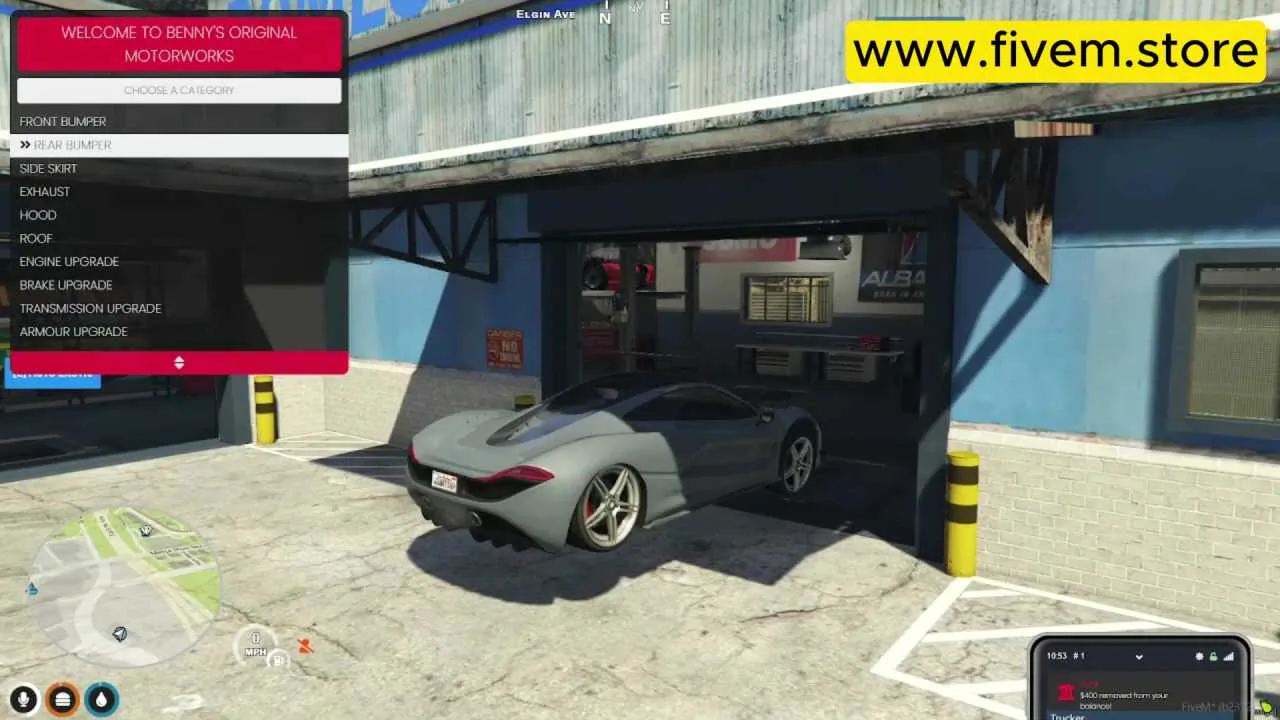Image resolution: width=1280 pixels, height=720 pixels.
Task: Click the burger hunger icon
Action: [x=63, y=699]
